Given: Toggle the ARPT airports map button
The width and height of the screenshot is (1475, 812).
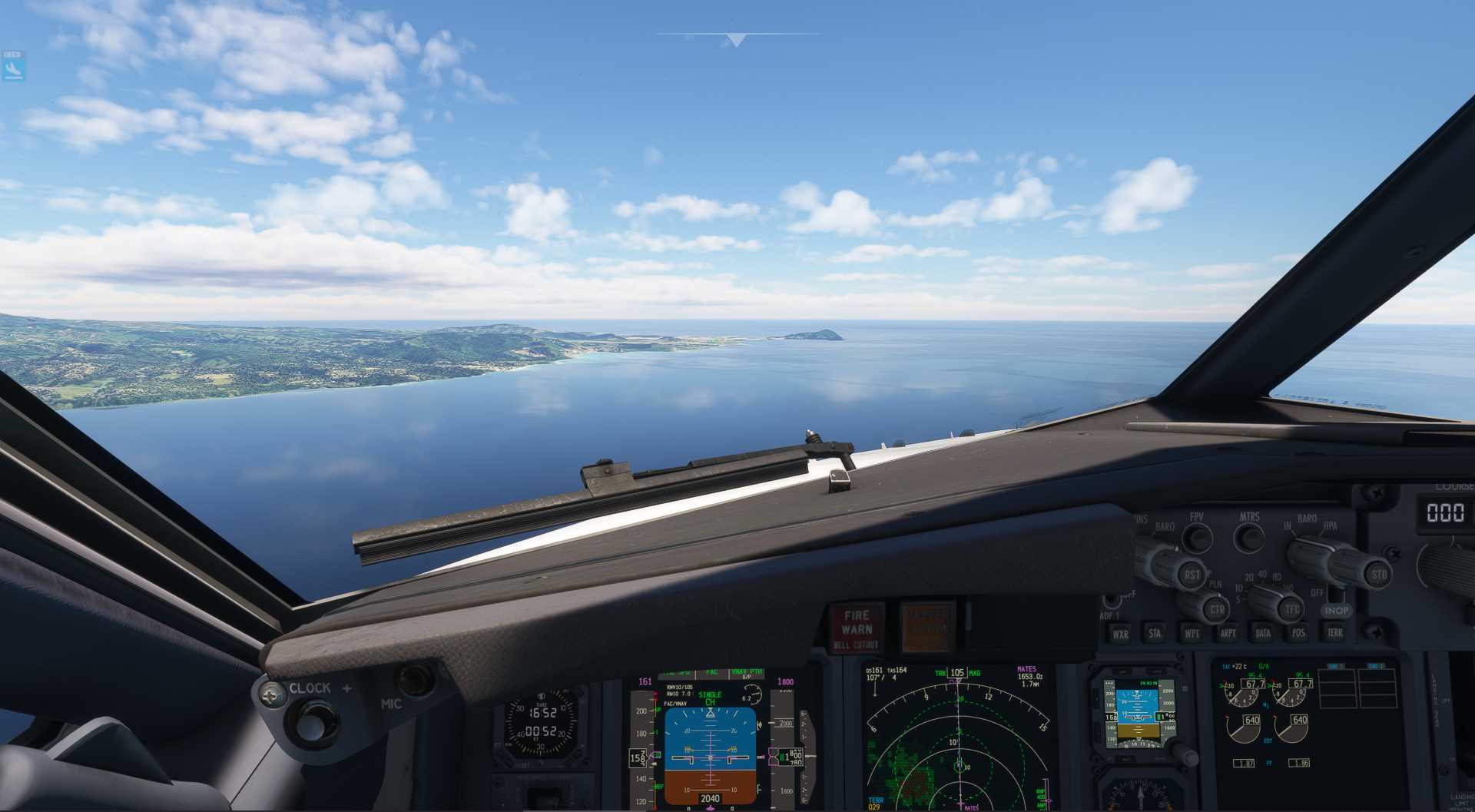Looking at the screenshot, I should click(x=1228, y=634).
